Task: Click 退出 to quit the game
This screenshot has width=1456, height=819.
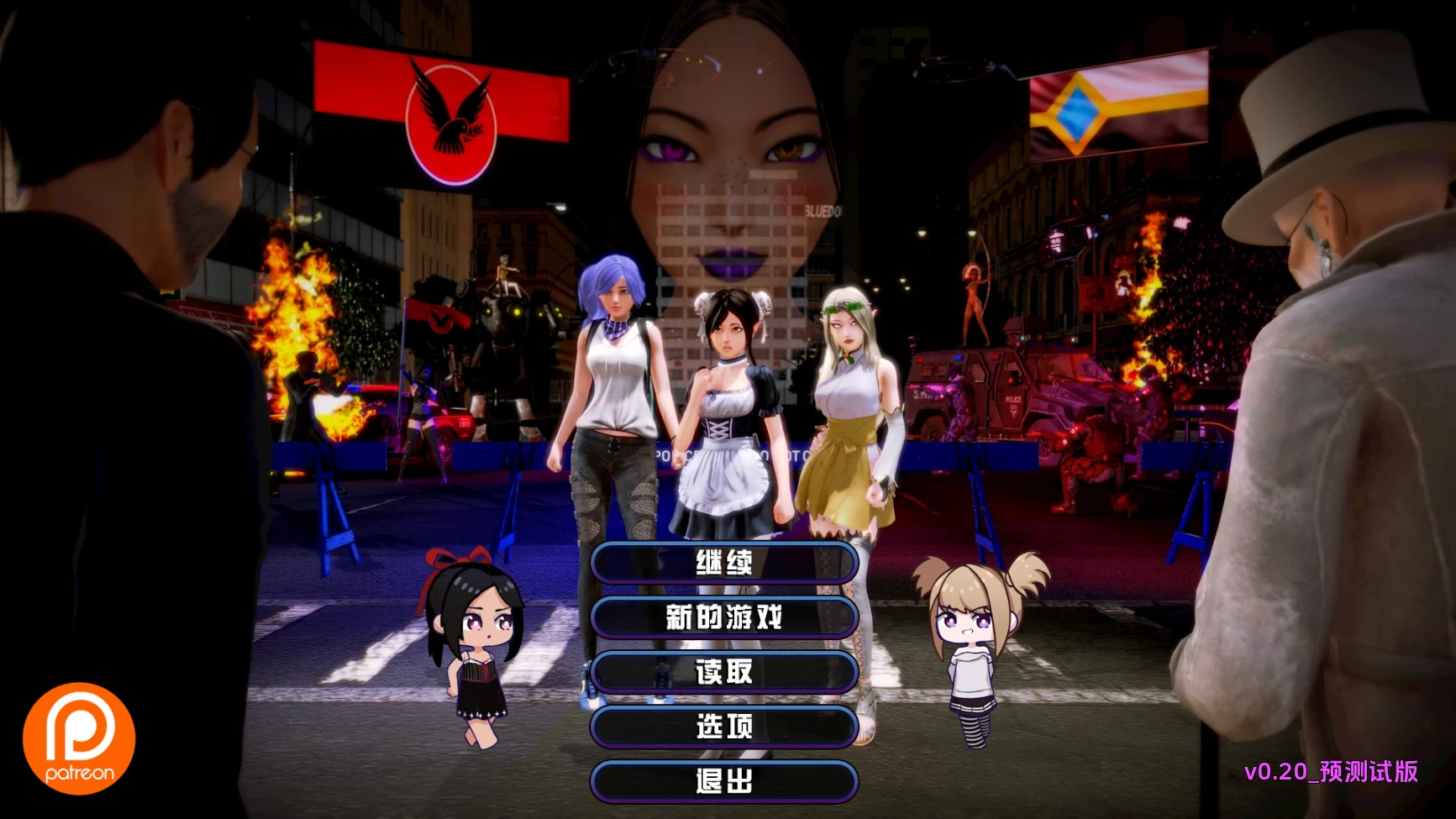Action: (x=724, y=780)
